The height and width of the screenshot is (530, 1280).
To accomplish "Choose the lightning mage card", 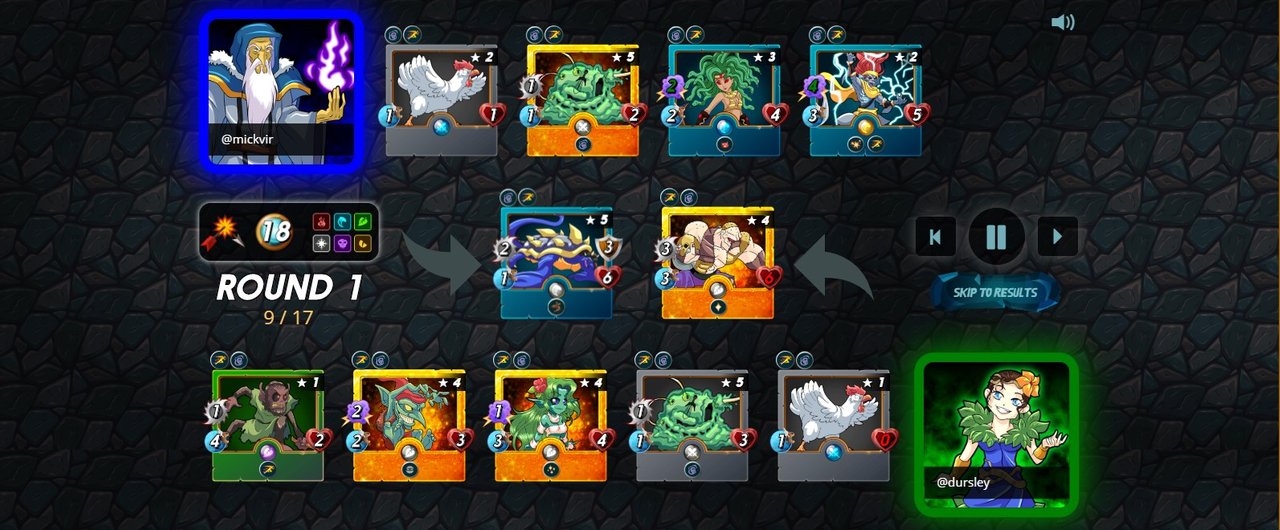I will click(x=865, y=100).
